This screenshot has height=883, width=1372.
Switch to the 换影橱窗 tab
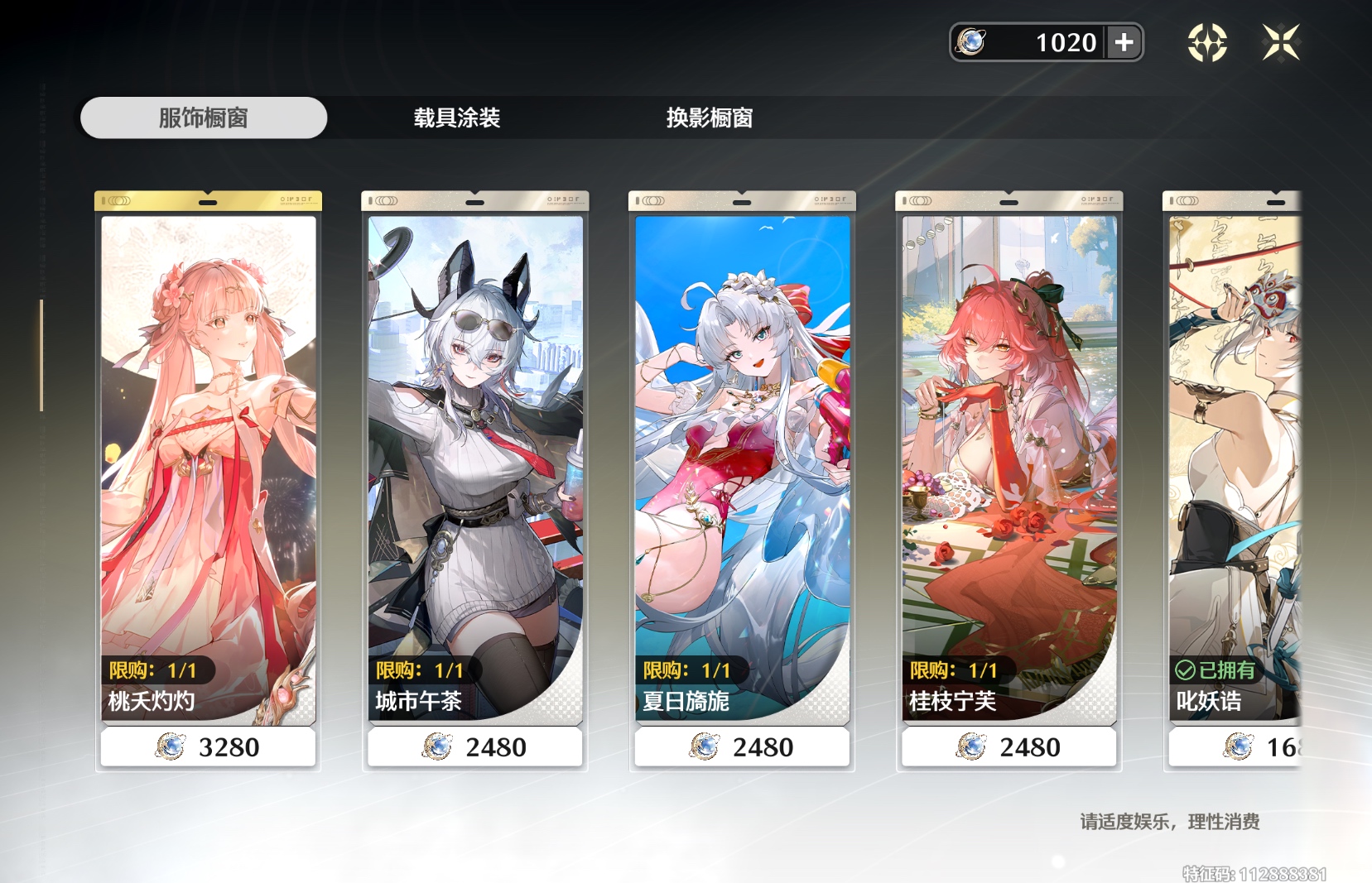[x=710, y=118]
